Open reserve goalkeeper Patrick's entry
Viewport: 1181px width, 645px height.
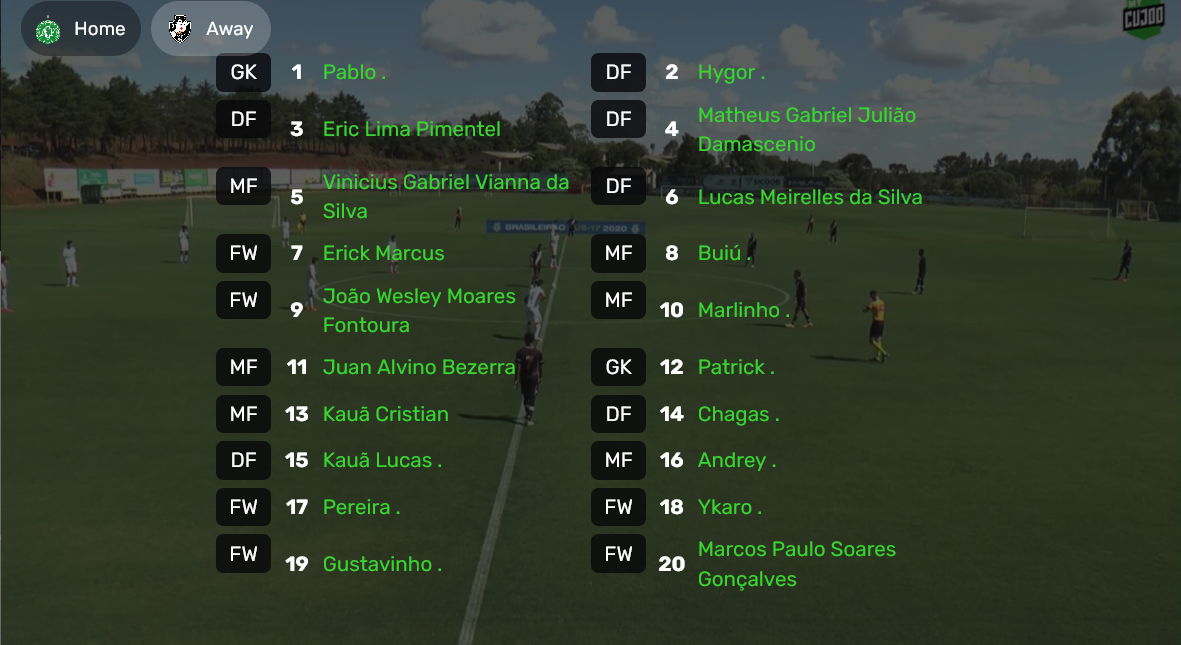(x=736, y=367)
